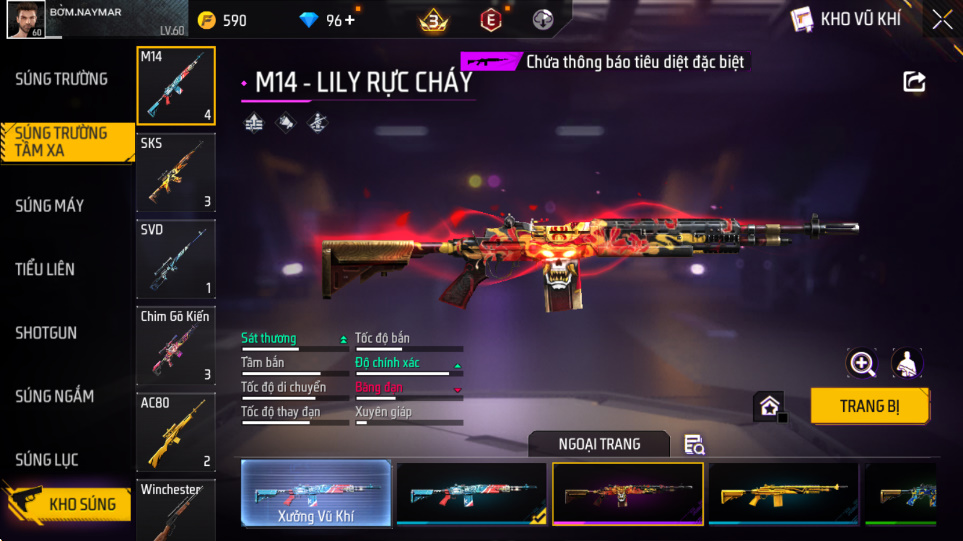Screen dimensions: 963x541
Task: Choose the SVD weapon from list
Action: click(176, 259)
